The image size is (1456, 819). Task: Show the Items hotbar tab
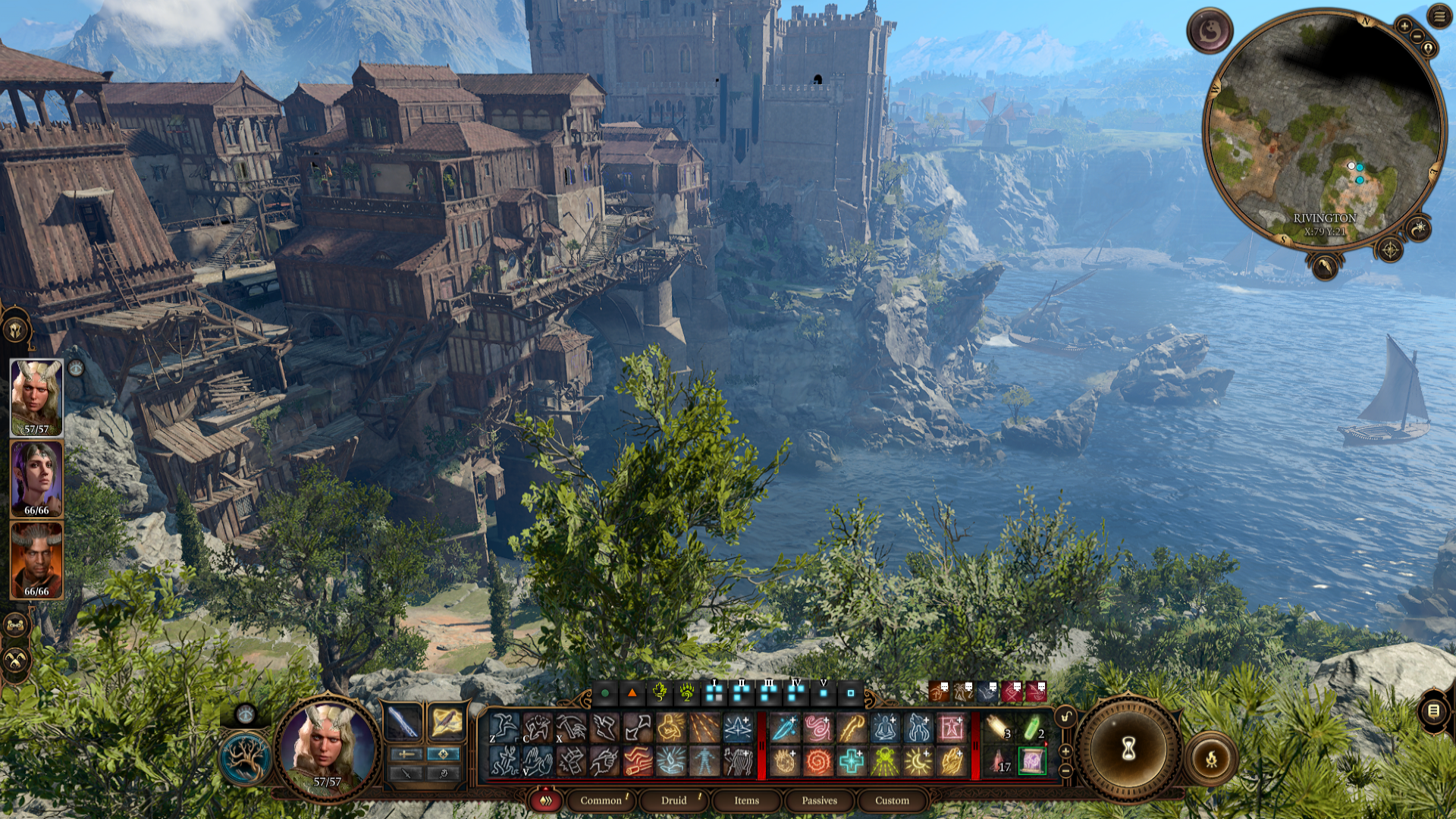click(x=746, y=800)
